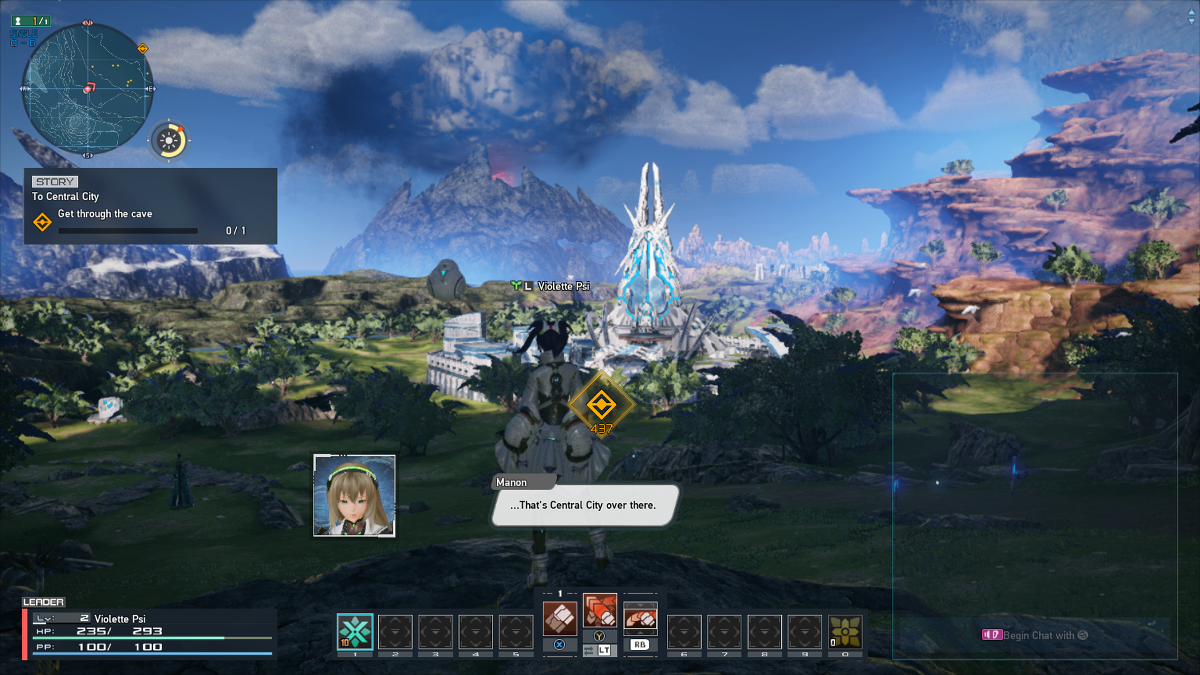Click the quest marker on the minimap edge

coord(143,48)
